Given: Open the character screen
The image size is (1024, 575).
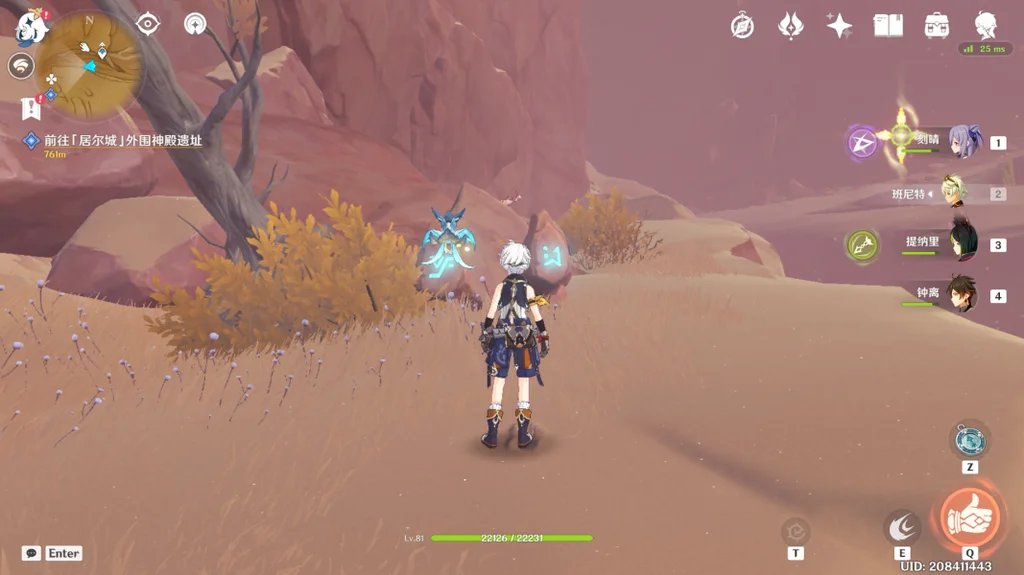Looking at the screenshot, I should pos(986,26).
